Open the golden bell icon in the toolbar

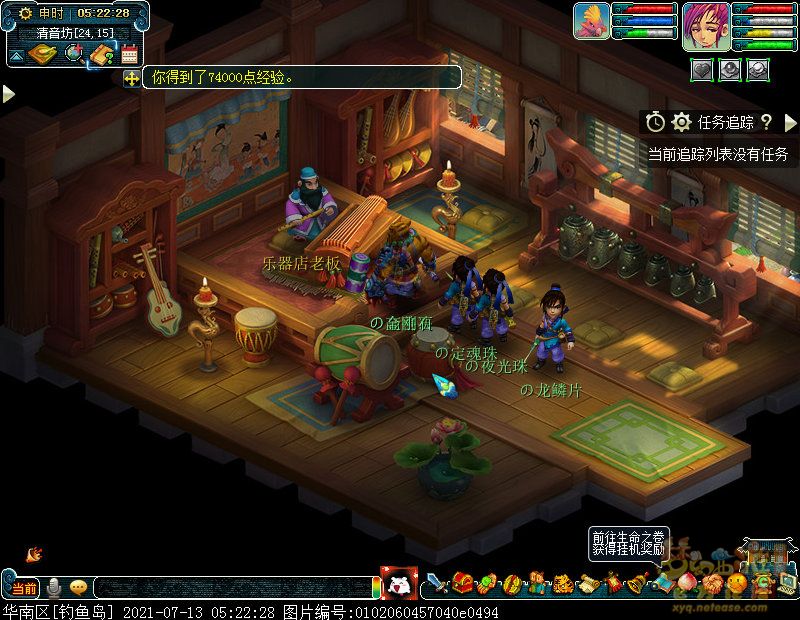[634, 582]
